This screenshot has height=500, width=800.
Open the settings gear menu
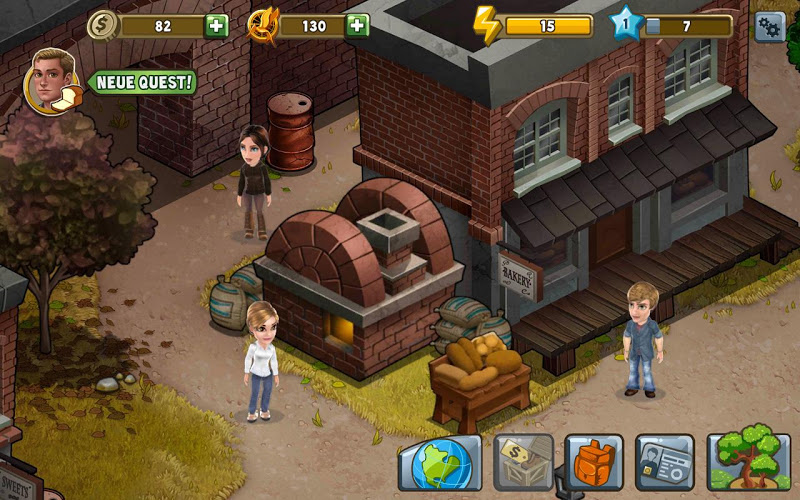[x=769, y=26]
